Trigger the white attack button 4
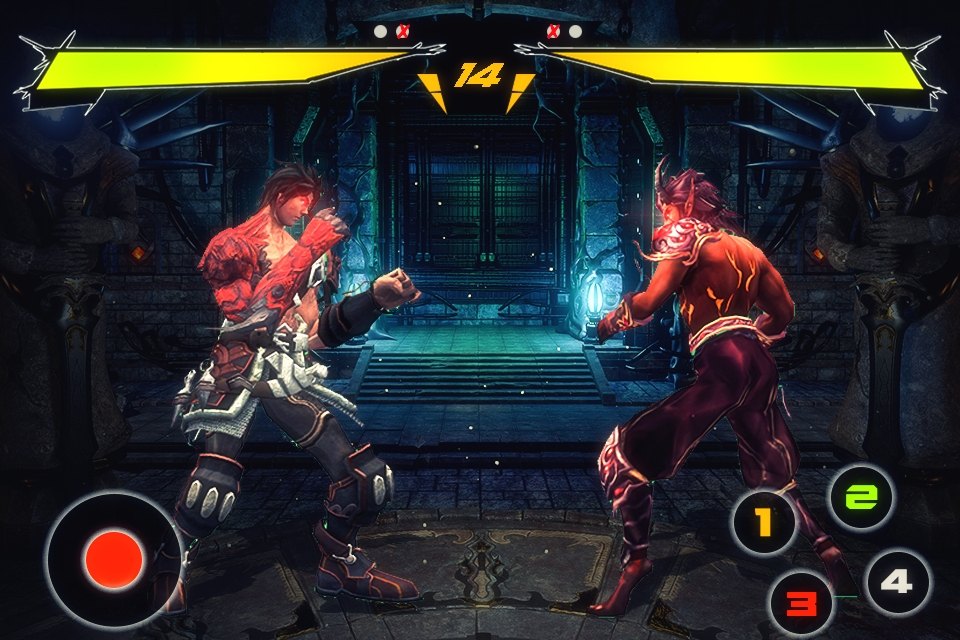This screenshot has width=960, height=640. coord(897,581)
